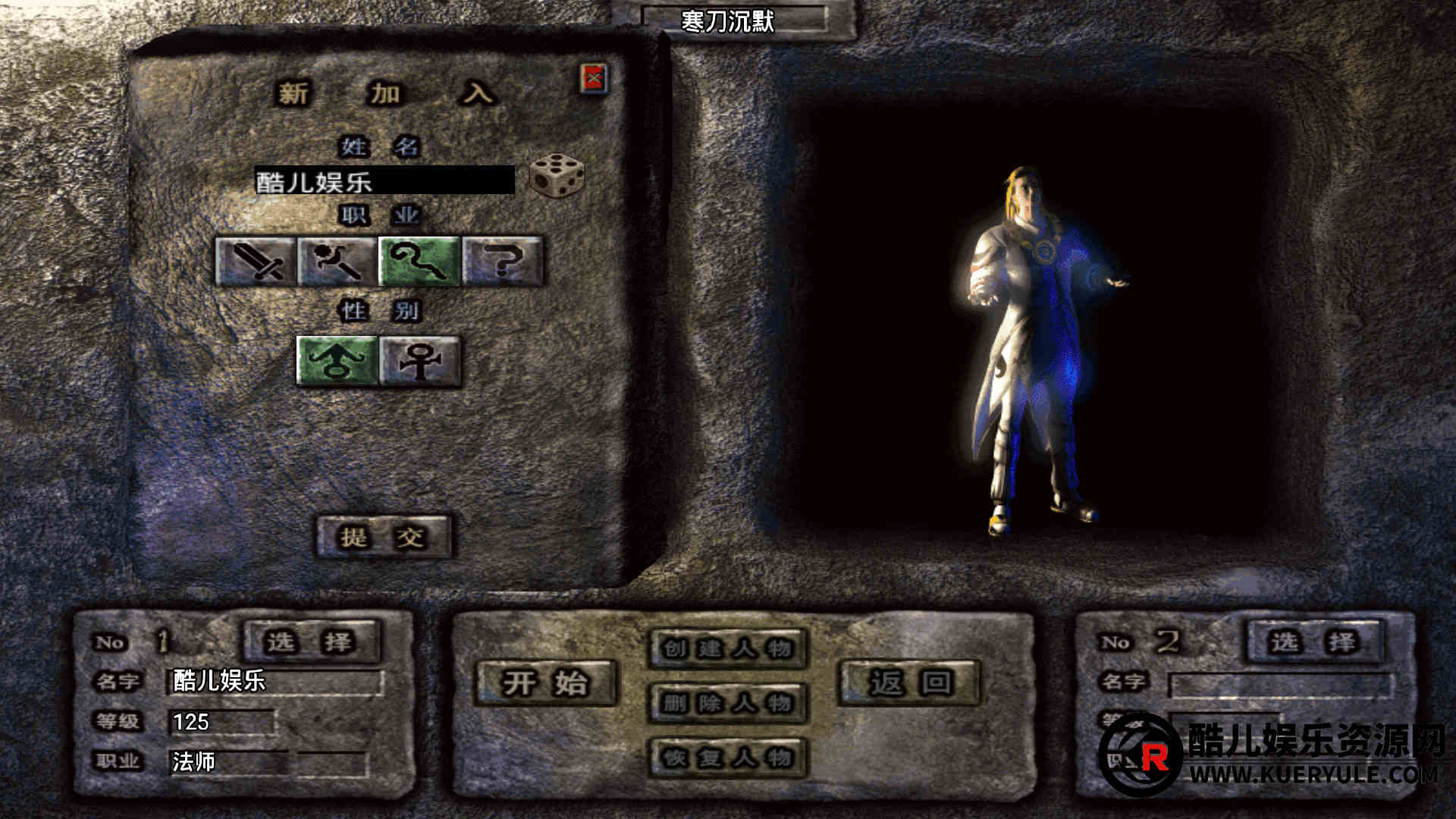Select character slot No 2 with 选择
Screen dimensions: 1456x819
[x=1315, y=642]
